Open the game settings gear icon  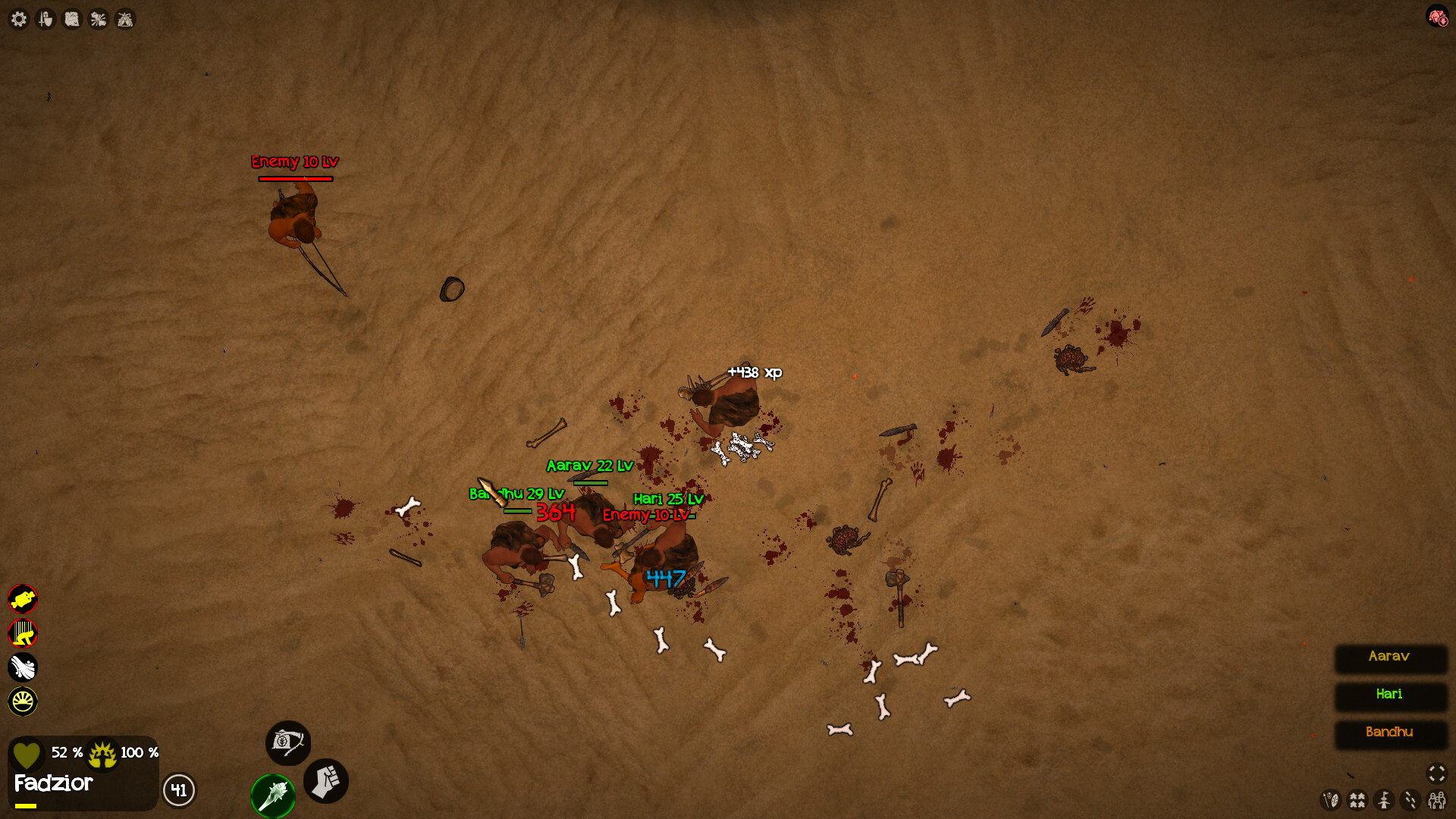click(19, 19)
